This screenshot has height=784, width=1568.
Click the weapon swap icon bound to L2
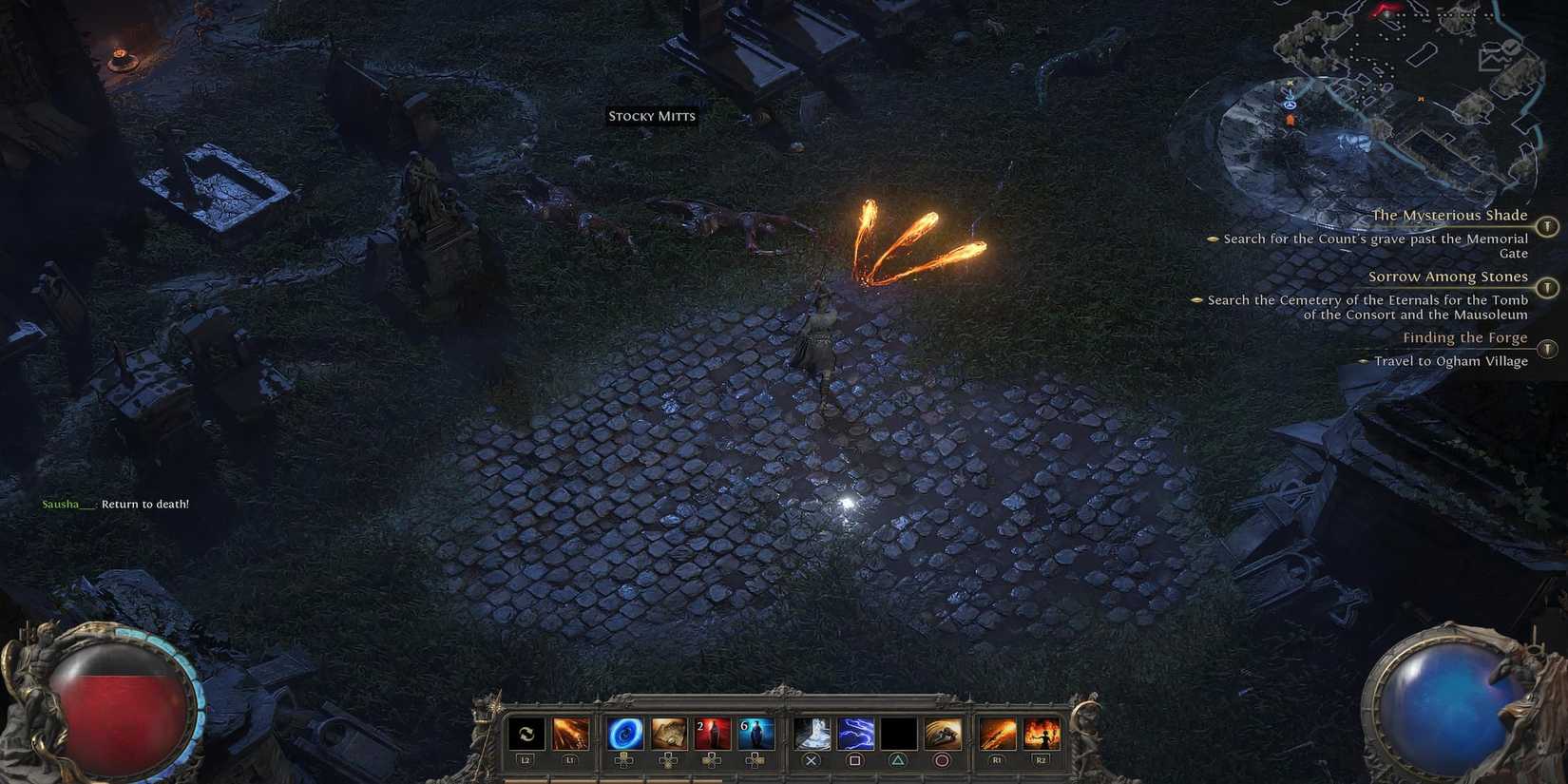point(526,733)
